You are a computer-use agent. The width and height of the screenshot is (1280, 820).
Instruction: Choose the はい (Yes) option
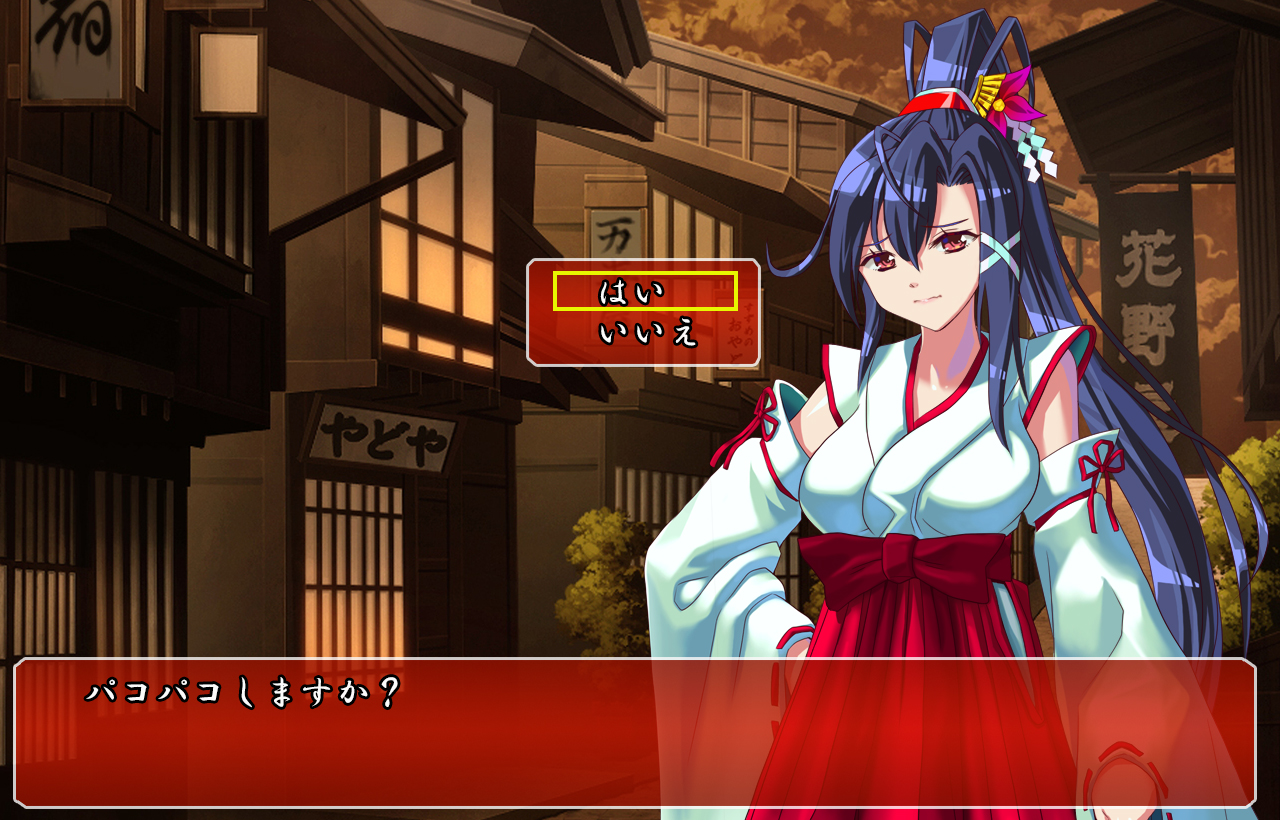coord(644,292)
